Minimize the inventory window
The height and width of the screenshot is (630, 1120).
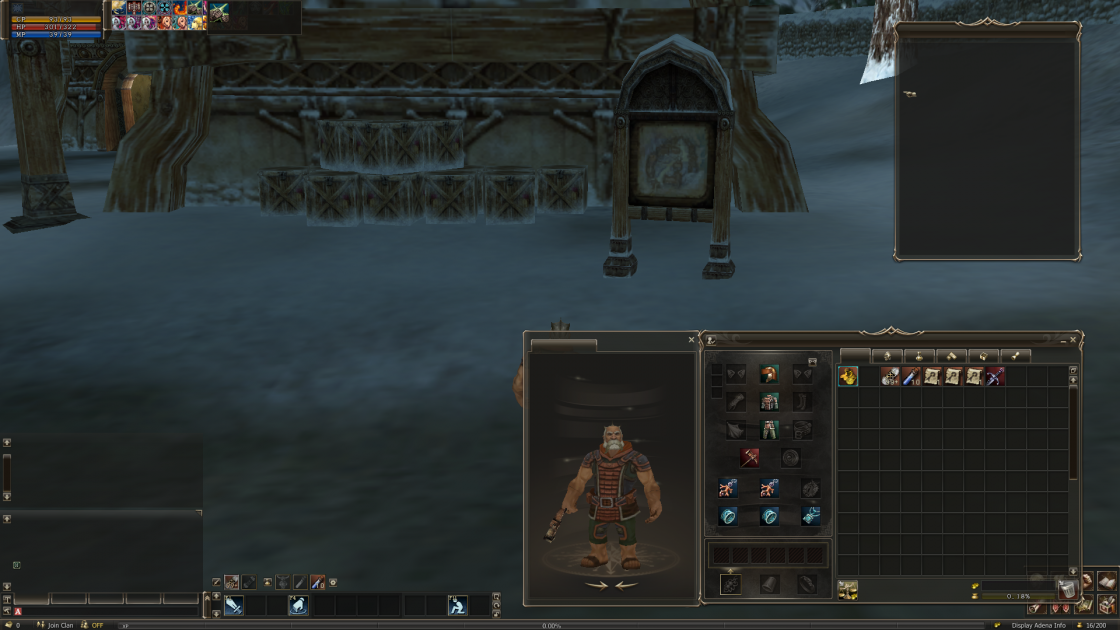[x=1063, y=340]
